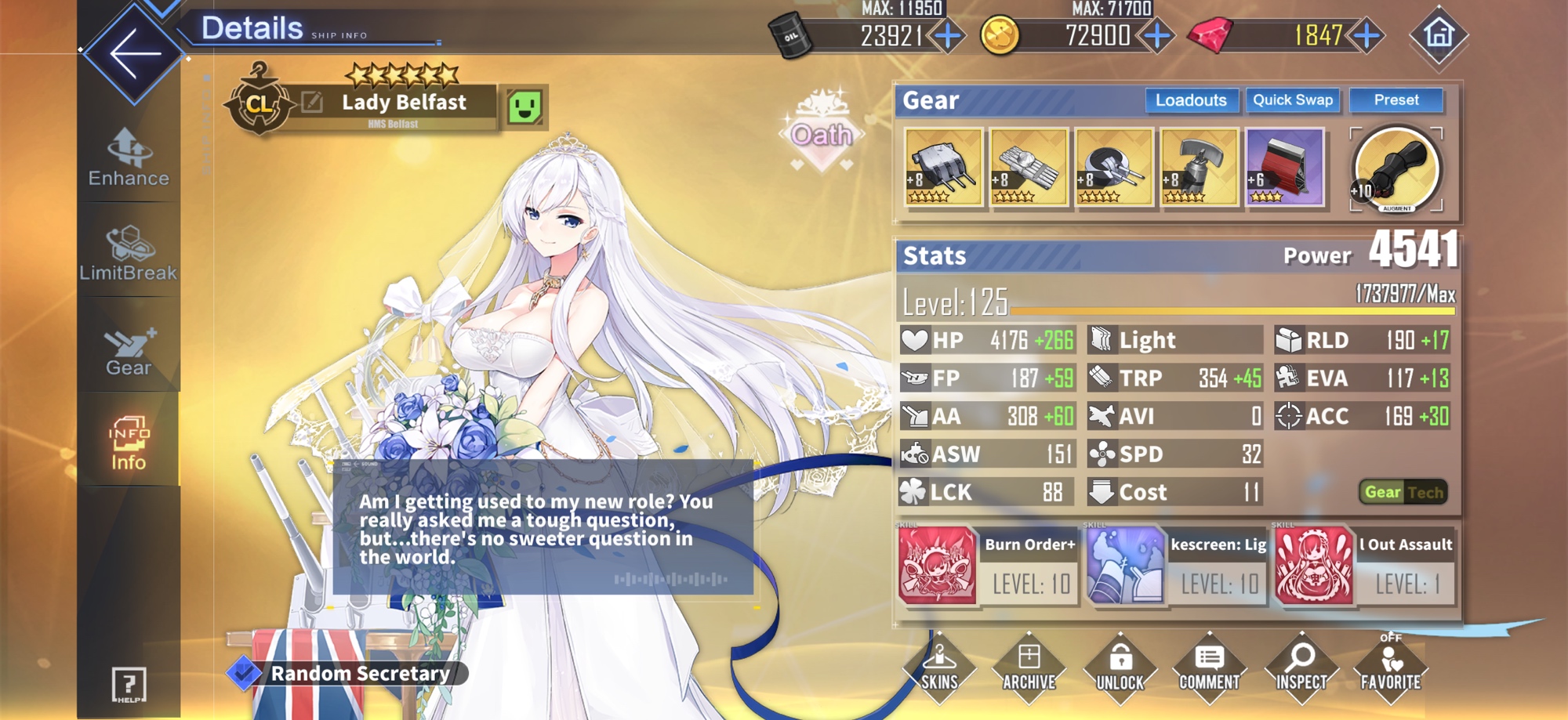
Task: Return to the home screen
Action: point(1439,35)
